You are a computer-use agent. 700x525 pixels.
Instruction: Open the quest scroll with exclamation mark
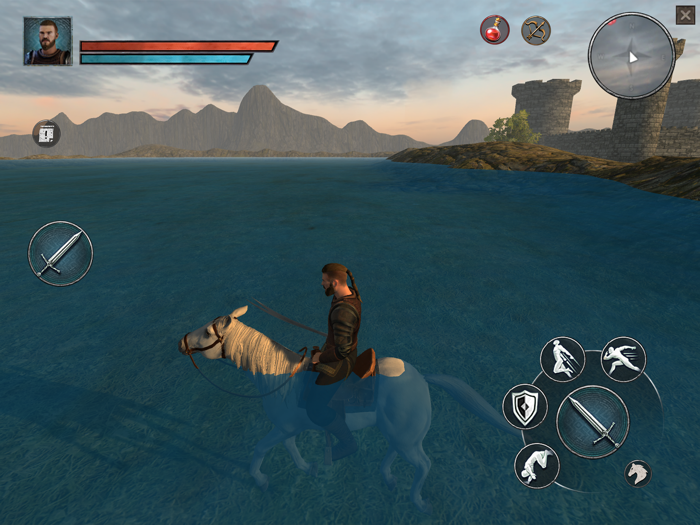pos(46,134)
